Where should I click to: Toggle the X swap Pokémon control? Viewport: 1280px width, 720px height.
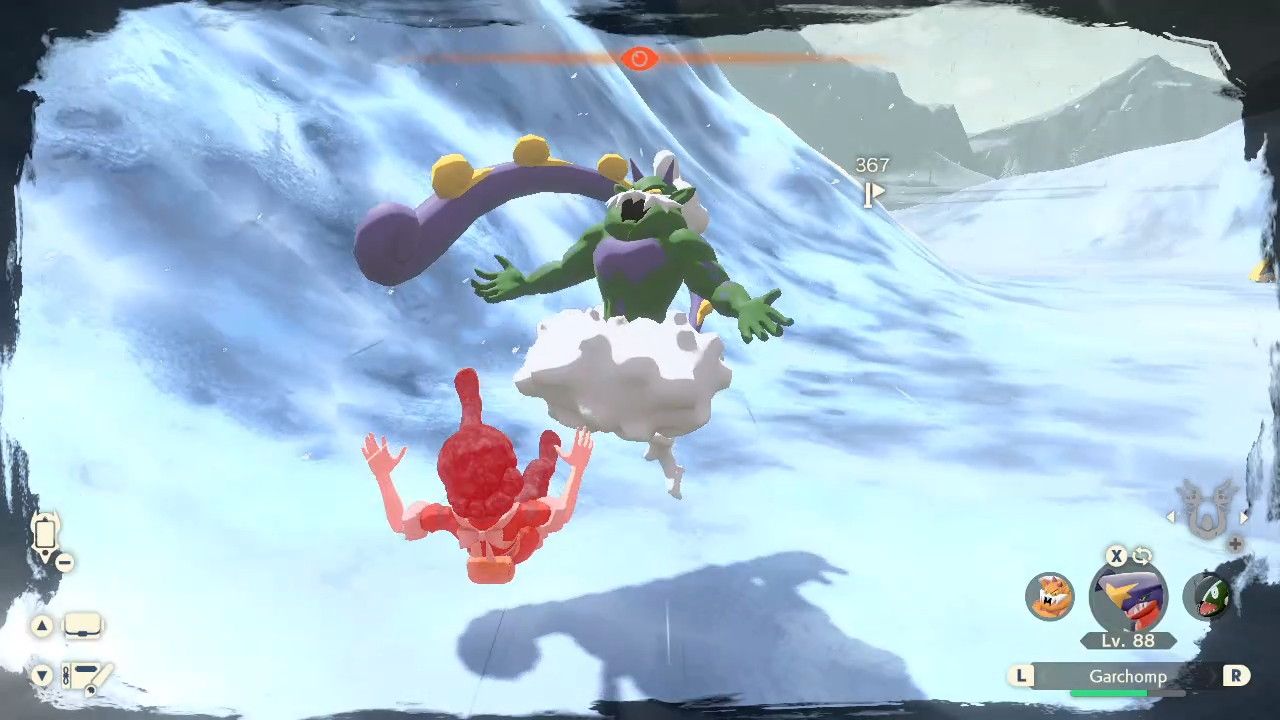1115,557
